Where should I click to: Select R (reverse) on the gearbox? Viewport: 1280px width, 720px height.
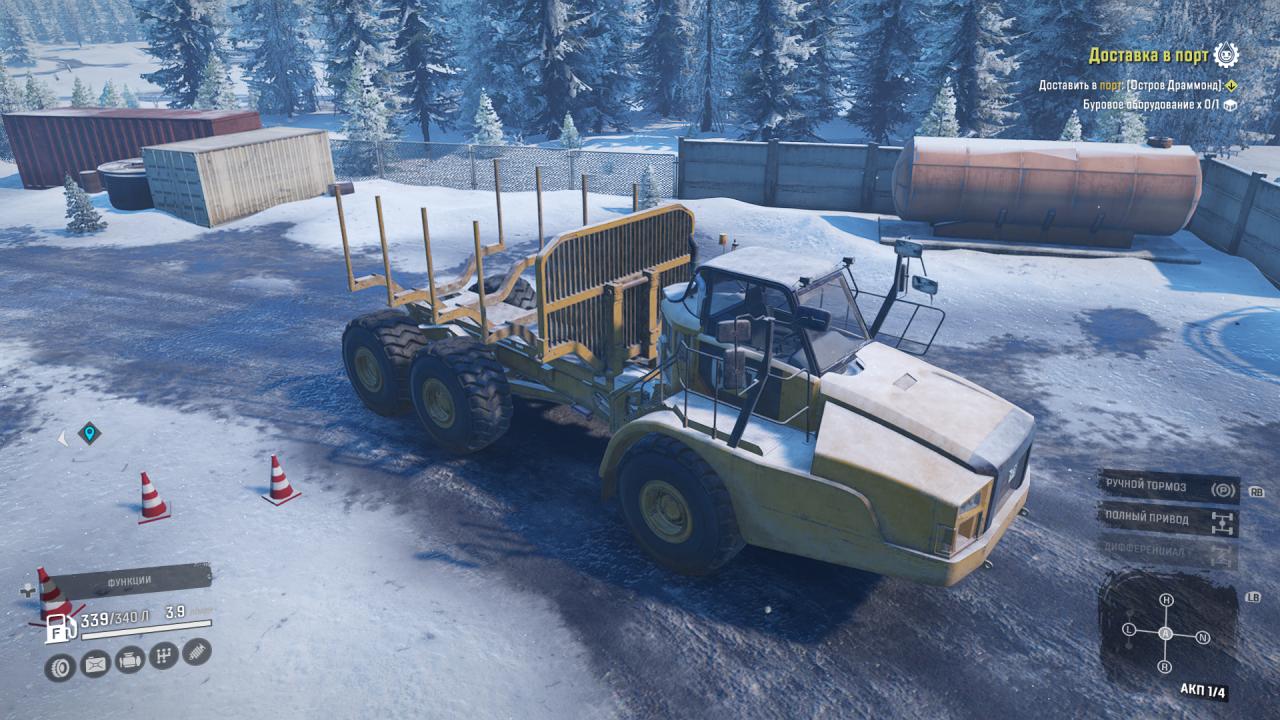tap(1165, 666)
